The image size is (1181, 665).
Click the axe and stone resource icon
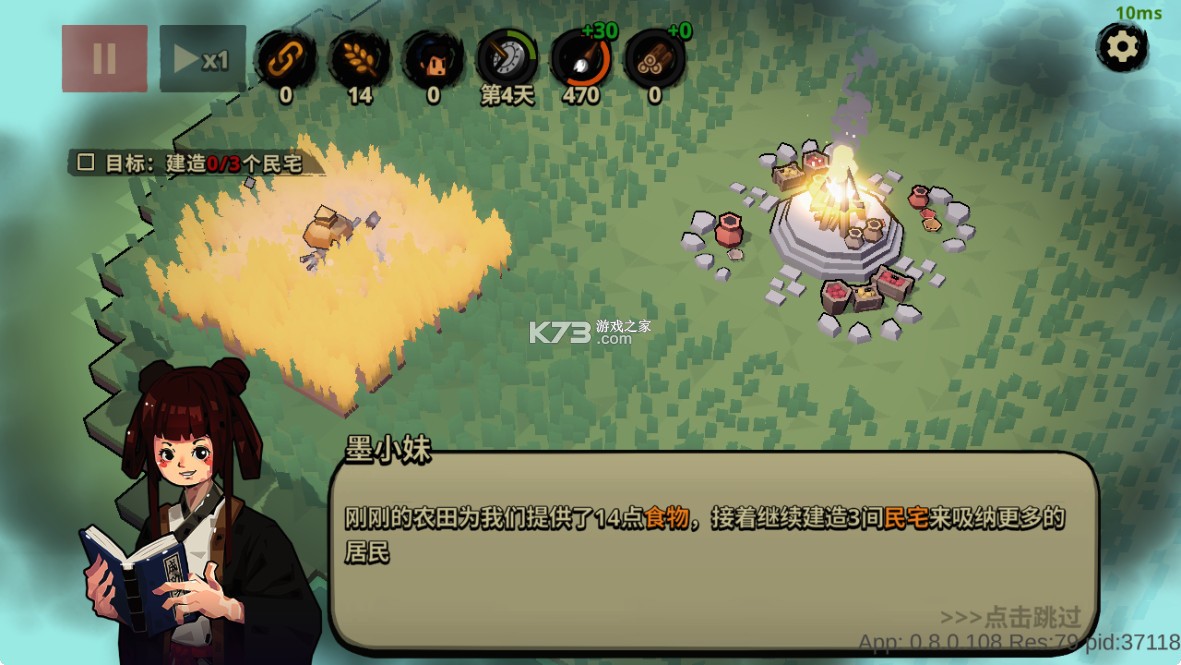[581, 59]
